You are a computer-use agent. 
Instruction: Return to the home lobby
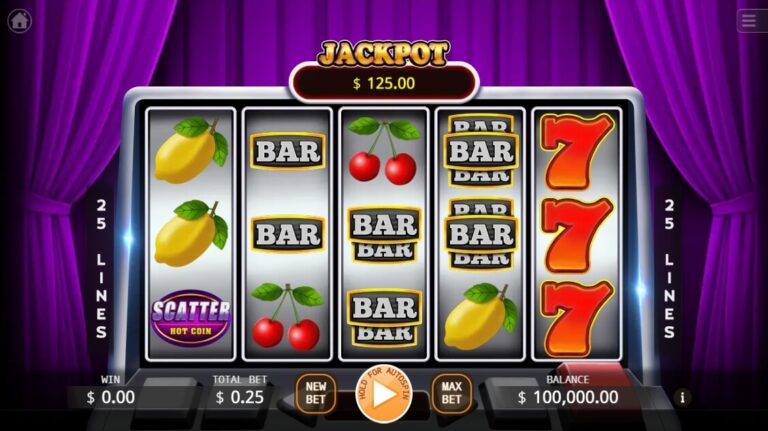click(x=19, y=21)
